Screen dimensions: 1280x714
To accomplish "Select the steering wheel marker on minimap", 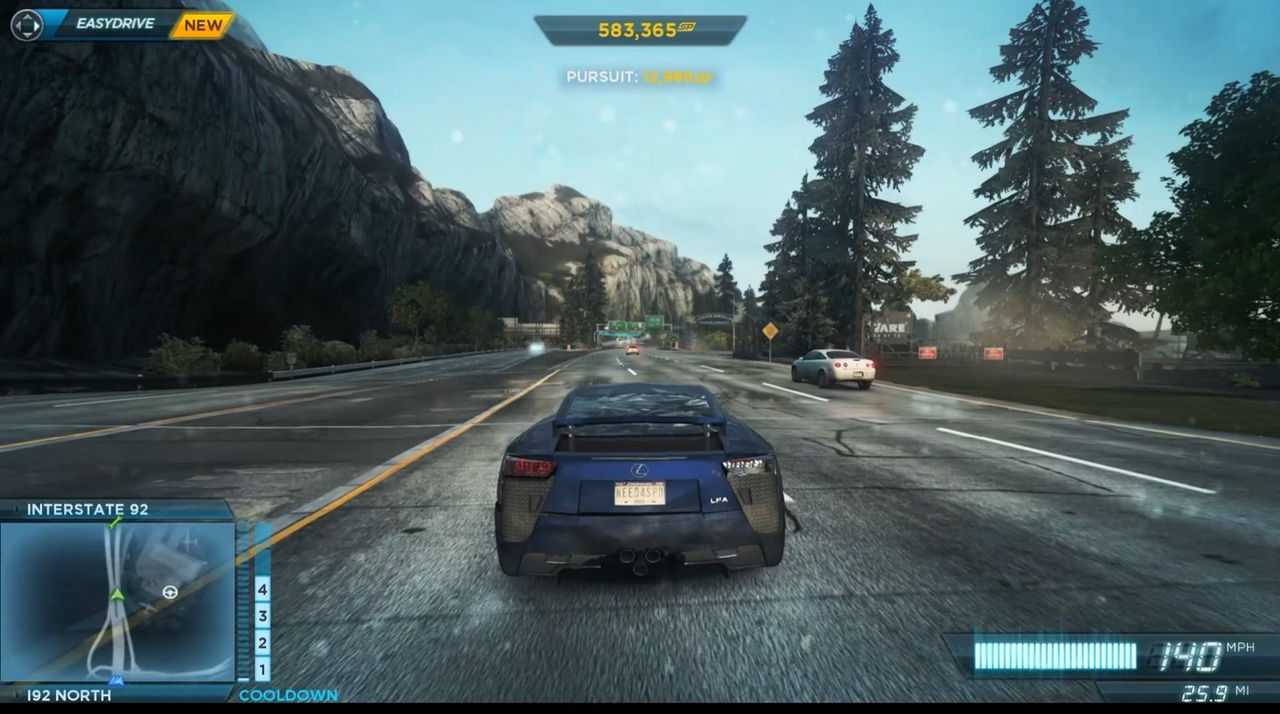I will (169, 592).
